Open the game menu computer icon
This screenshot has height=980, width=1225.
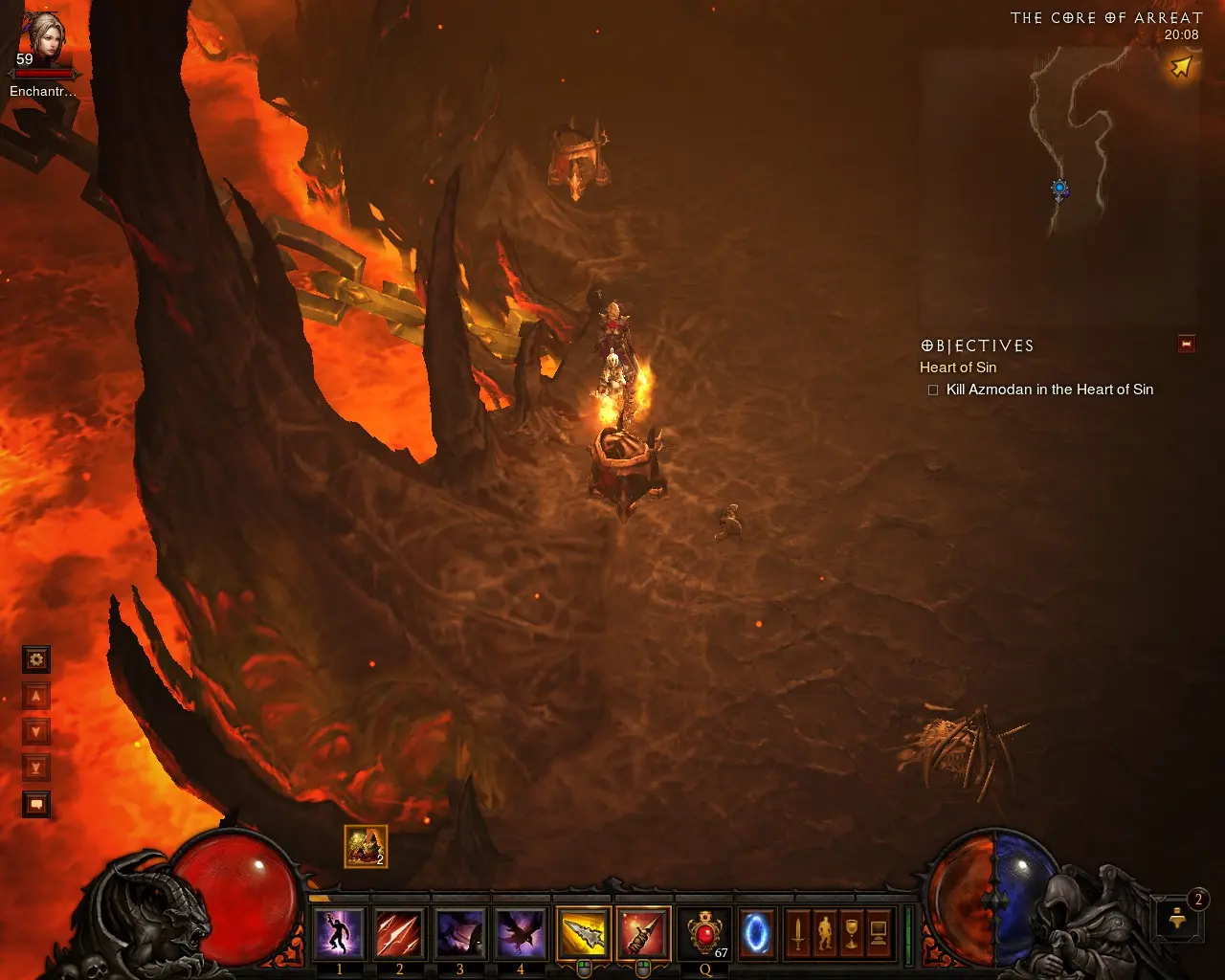(x=878, y=933)
